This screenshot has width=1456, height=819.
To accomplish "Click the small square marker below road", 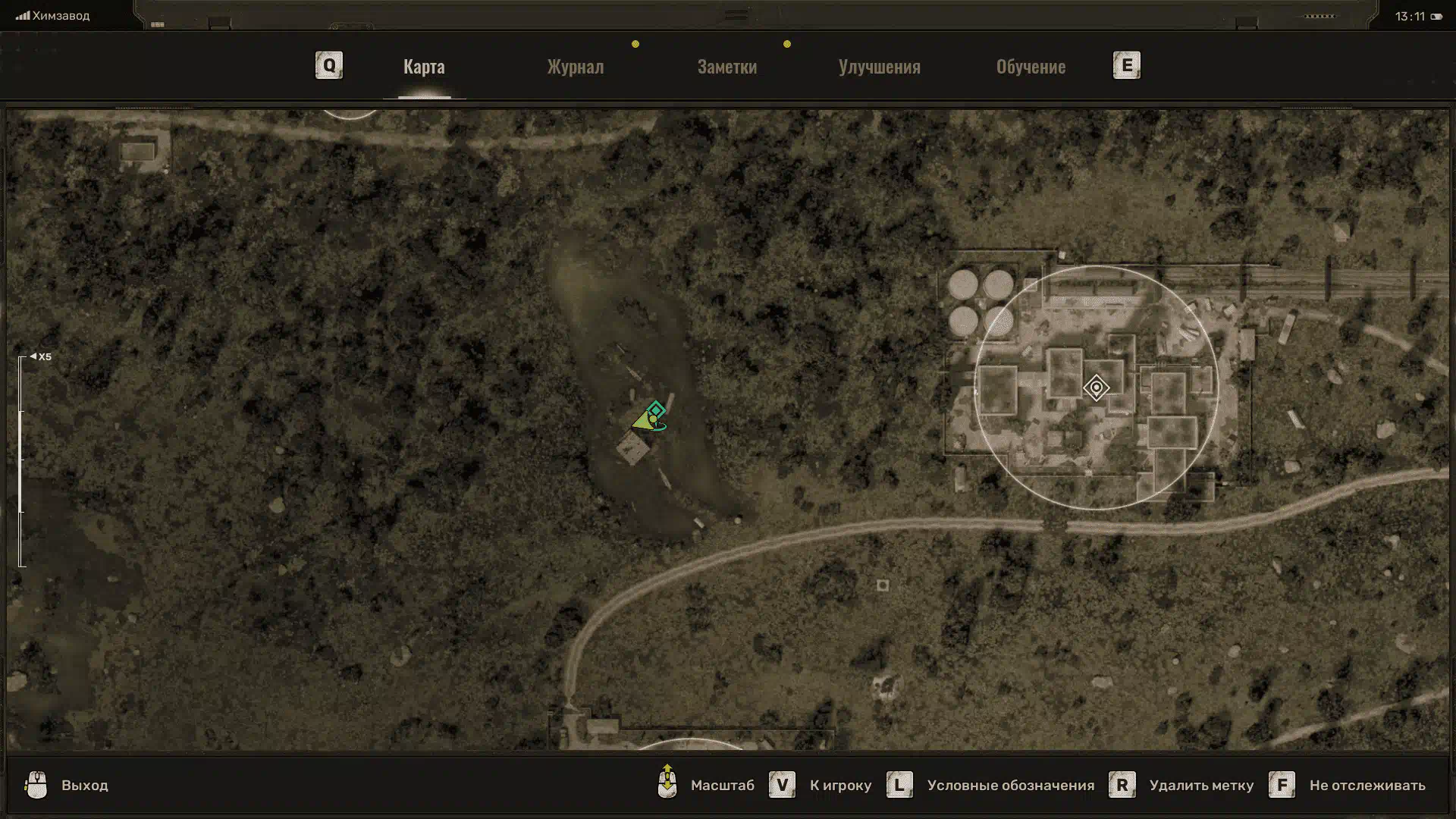I will click(x=883, y=585).
